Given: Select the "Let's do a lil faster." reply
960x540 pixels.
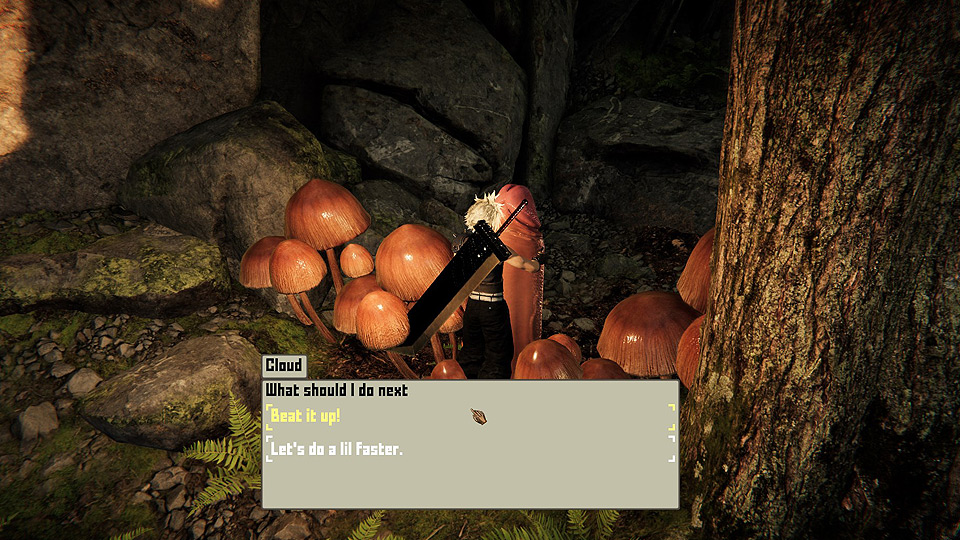Looking at the screenshot, I should coord(336,450).
